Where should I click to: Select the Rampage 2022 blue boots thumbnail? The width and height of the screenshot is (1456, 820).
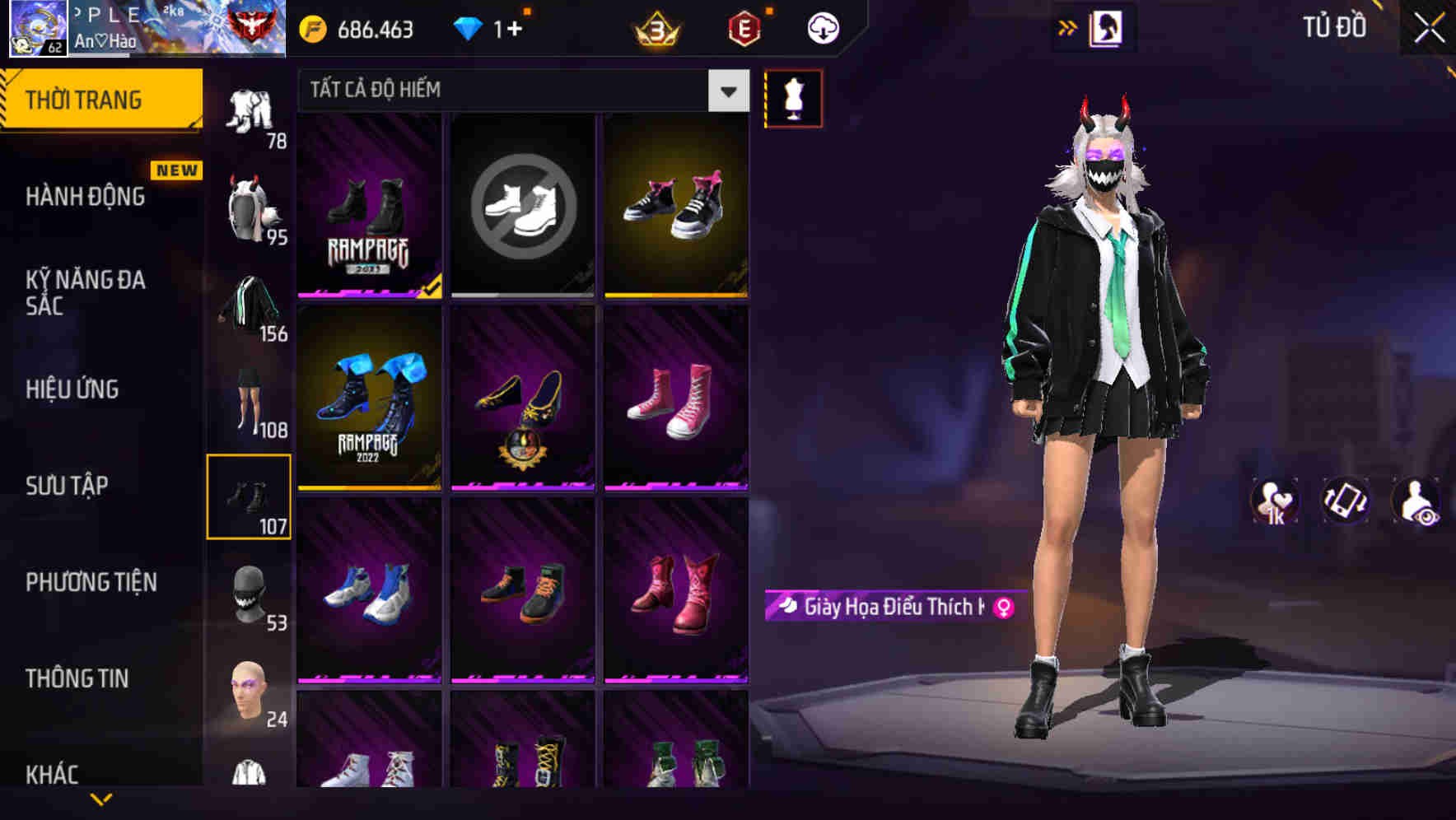370,399
